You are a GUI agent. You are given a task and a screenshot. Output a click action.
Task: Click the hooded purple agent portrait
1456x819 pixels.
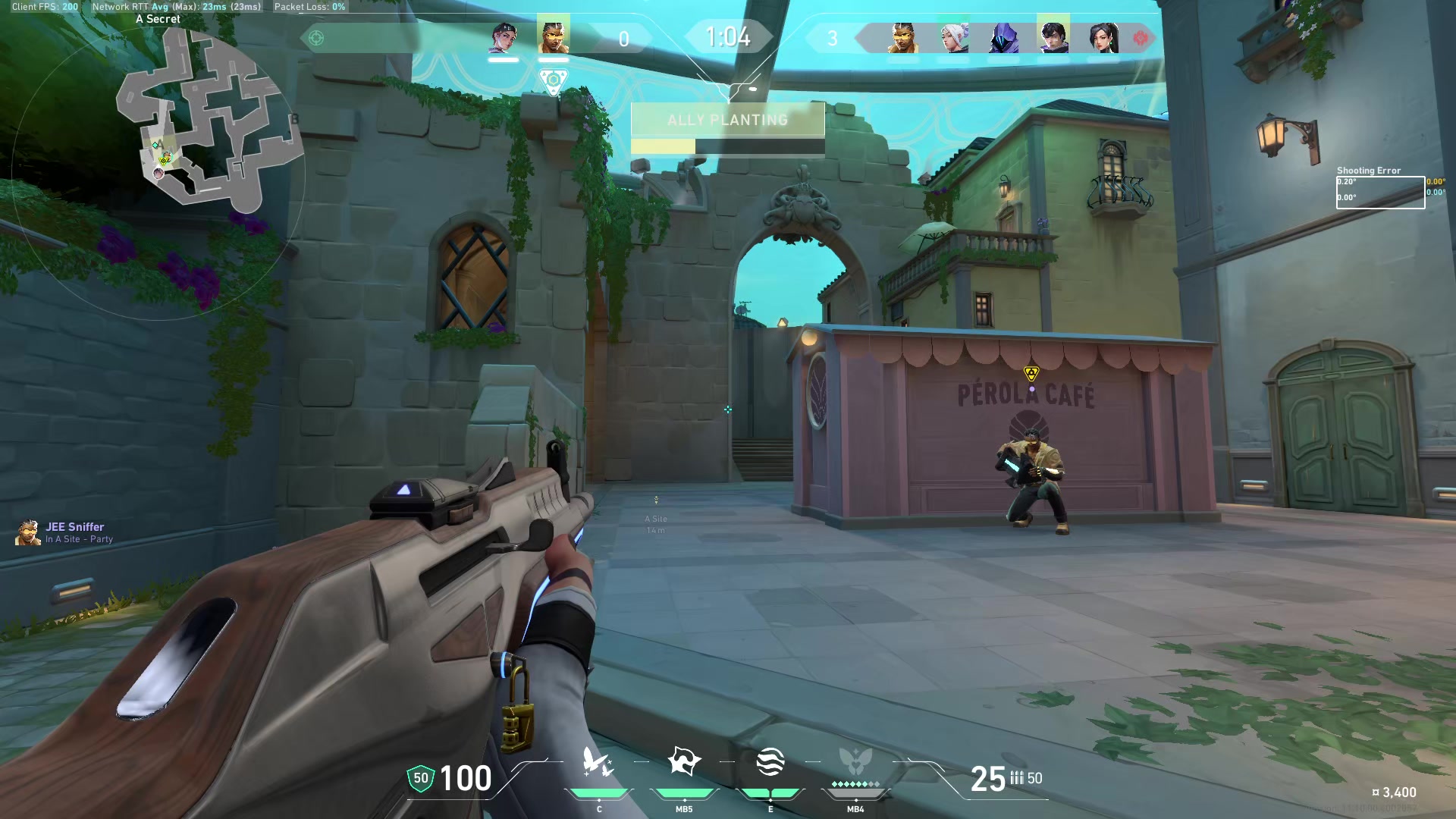pyautogui.click(x=1003, y=37)
